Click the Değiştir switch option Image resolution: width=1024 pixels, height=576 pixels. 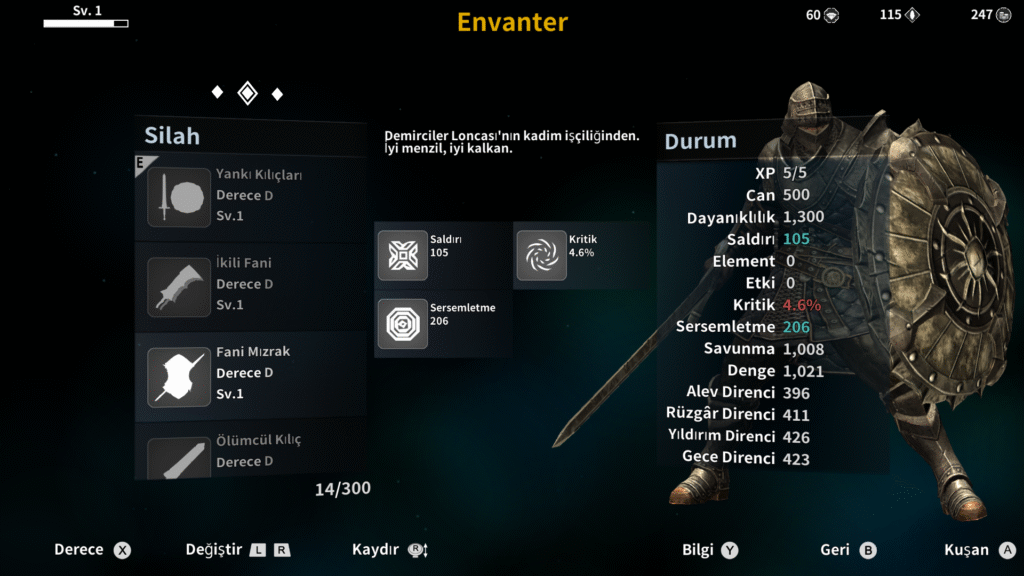click(x=238, y=550)
